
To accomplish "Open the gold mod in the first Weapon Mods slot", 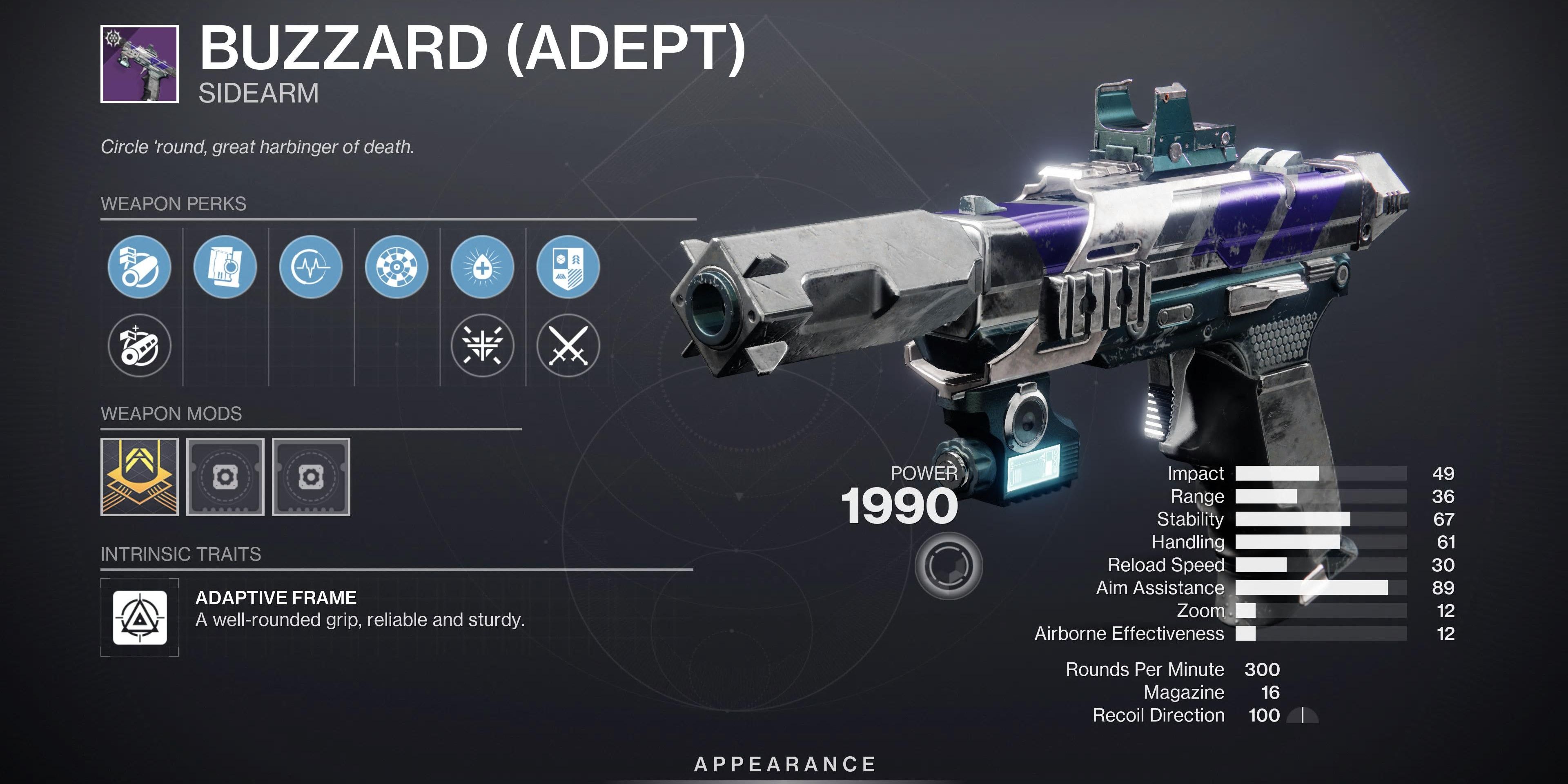I will [x=139, y=477].
